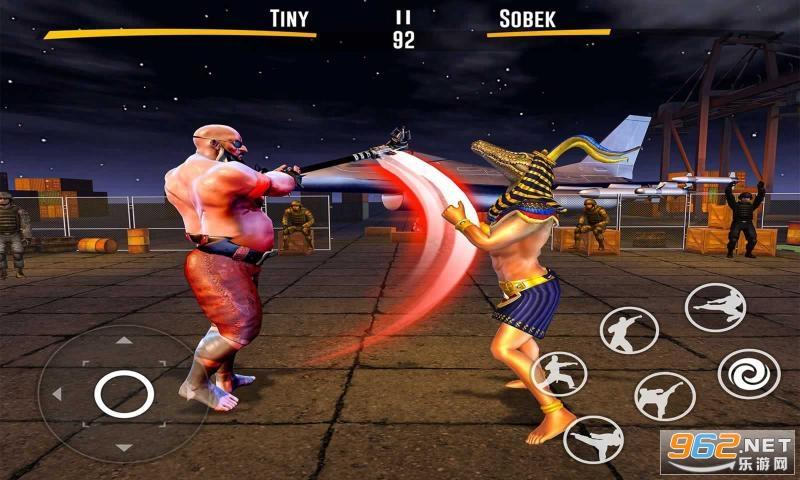The image size is (800, 480).
Task: Perform the upward high kick attack
Action: [665, 396]
